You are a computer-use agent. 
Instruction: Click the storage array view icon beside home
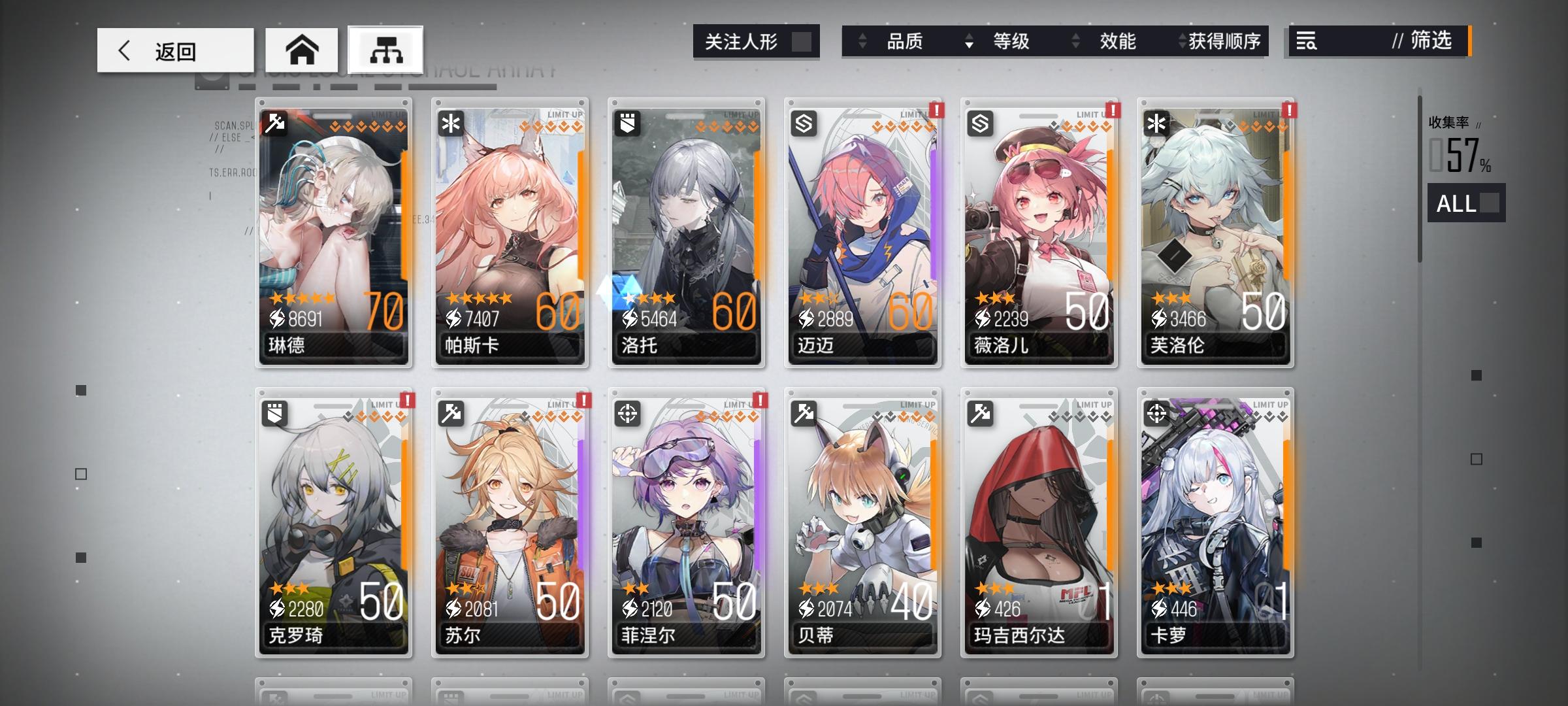coord(388,49)
